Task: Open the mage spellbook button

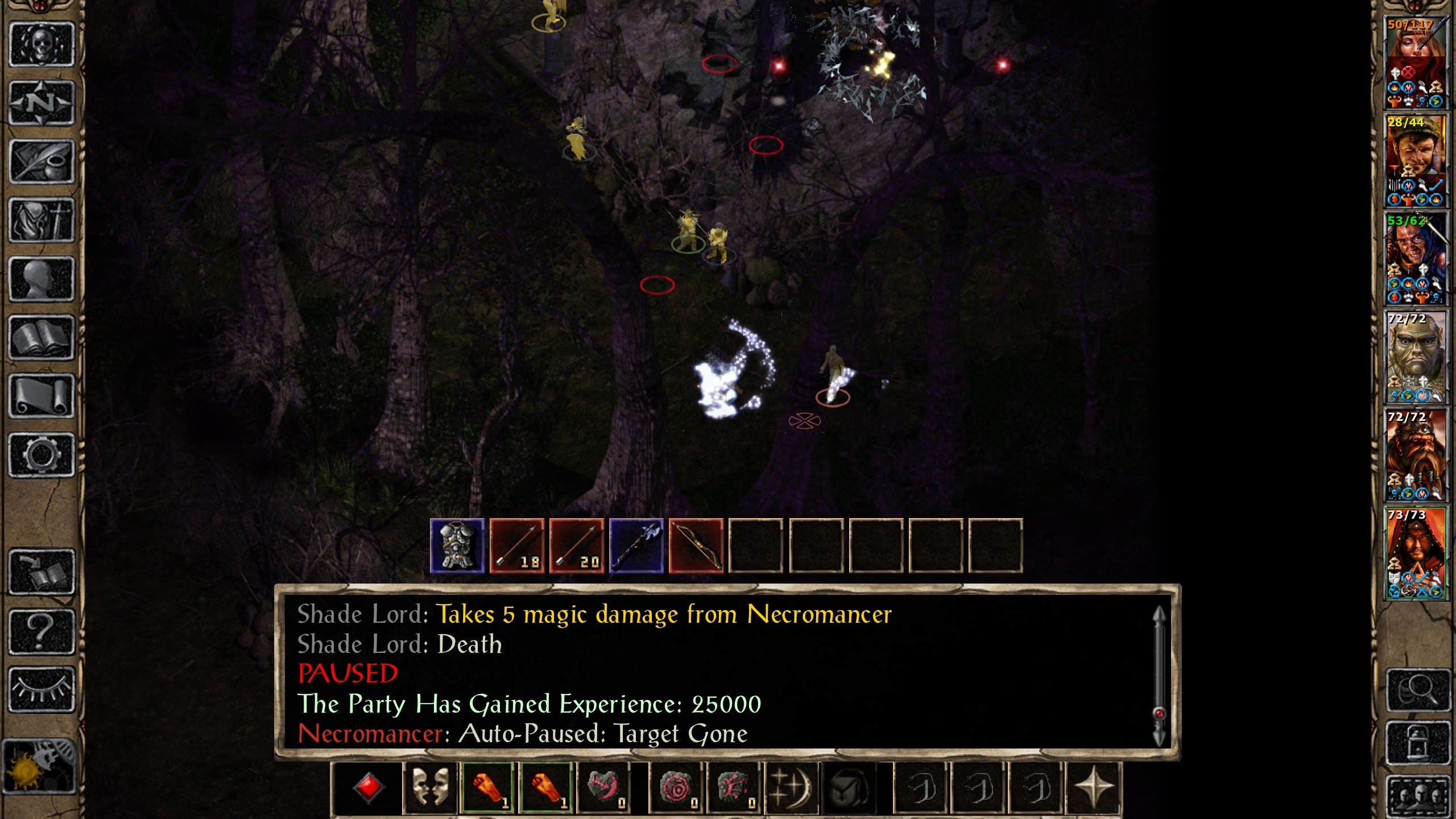Action: click(x=42, y=338)
